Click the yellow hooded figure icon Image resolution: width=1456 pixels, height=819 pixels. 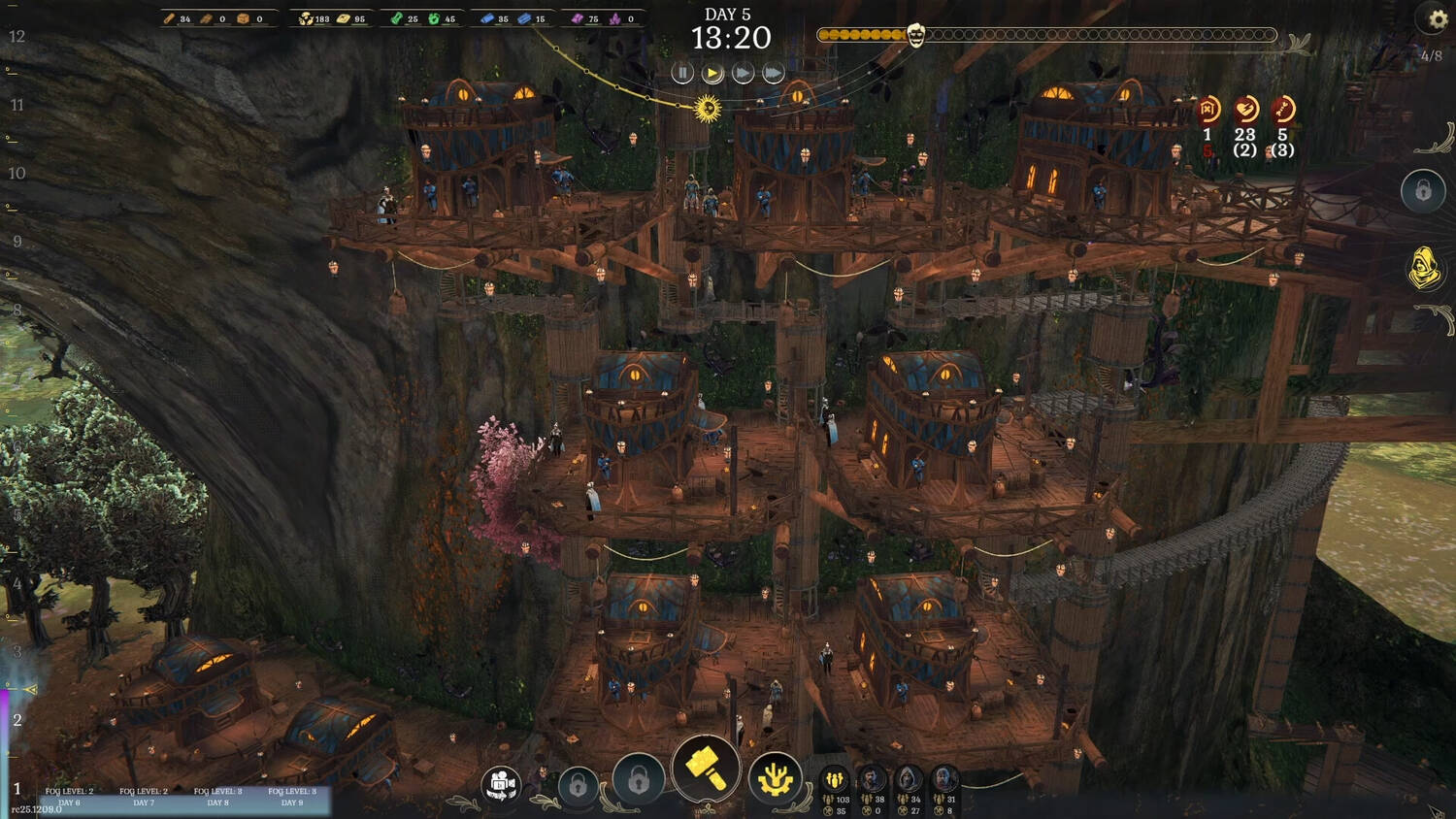point(1425,268)
